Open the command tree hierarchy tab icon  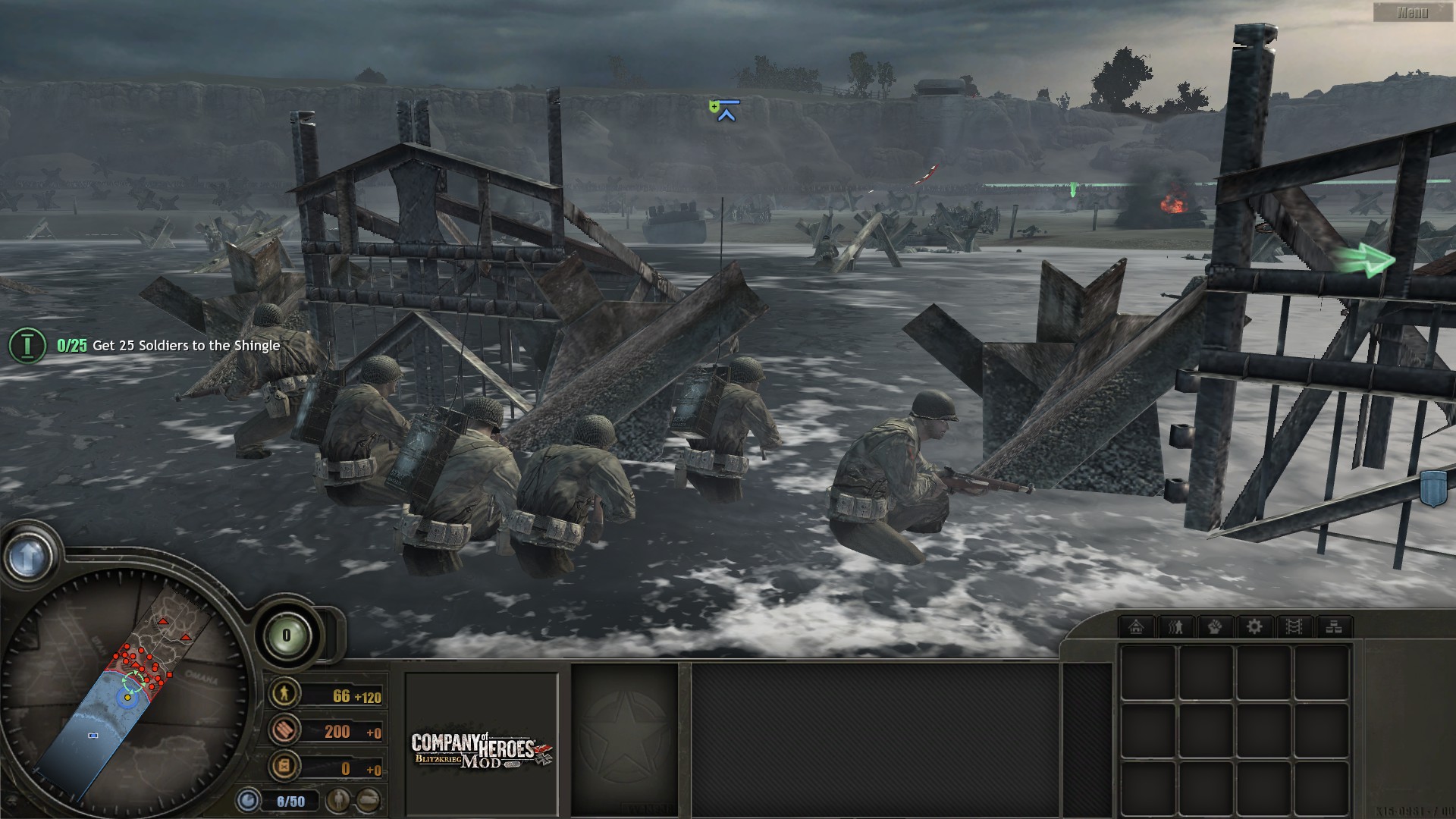pos(1332,627)
